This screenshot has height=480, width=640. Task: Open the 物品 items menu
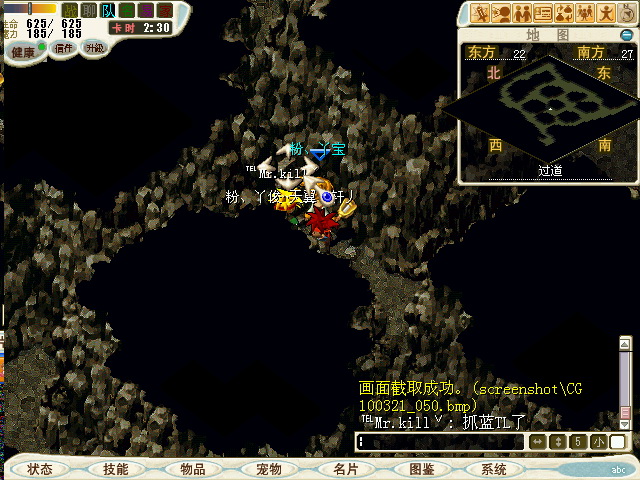(x=192, y=469)
